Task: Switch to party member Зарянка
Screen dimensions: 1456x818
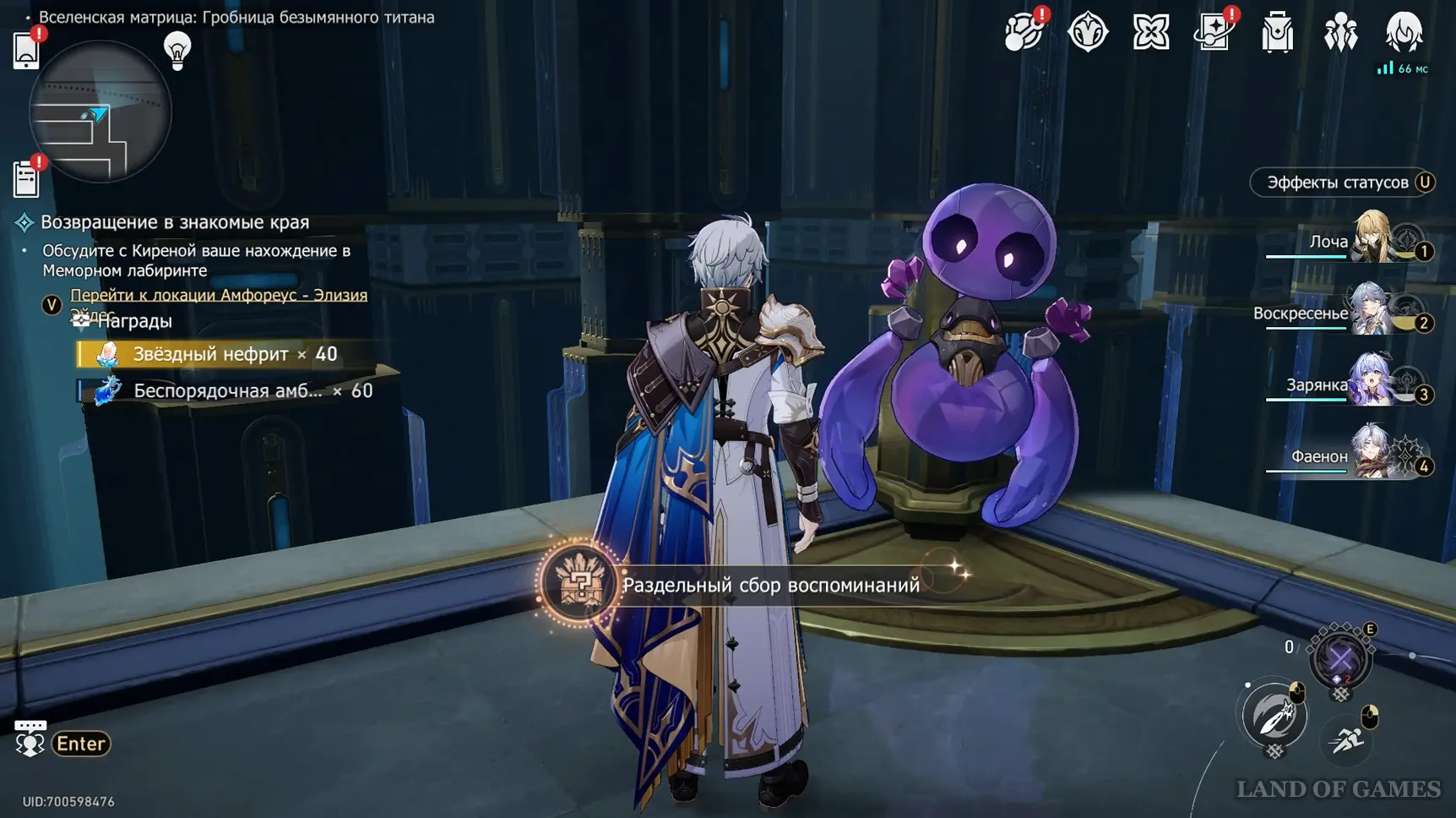Action: click(x=1368, y=383)
